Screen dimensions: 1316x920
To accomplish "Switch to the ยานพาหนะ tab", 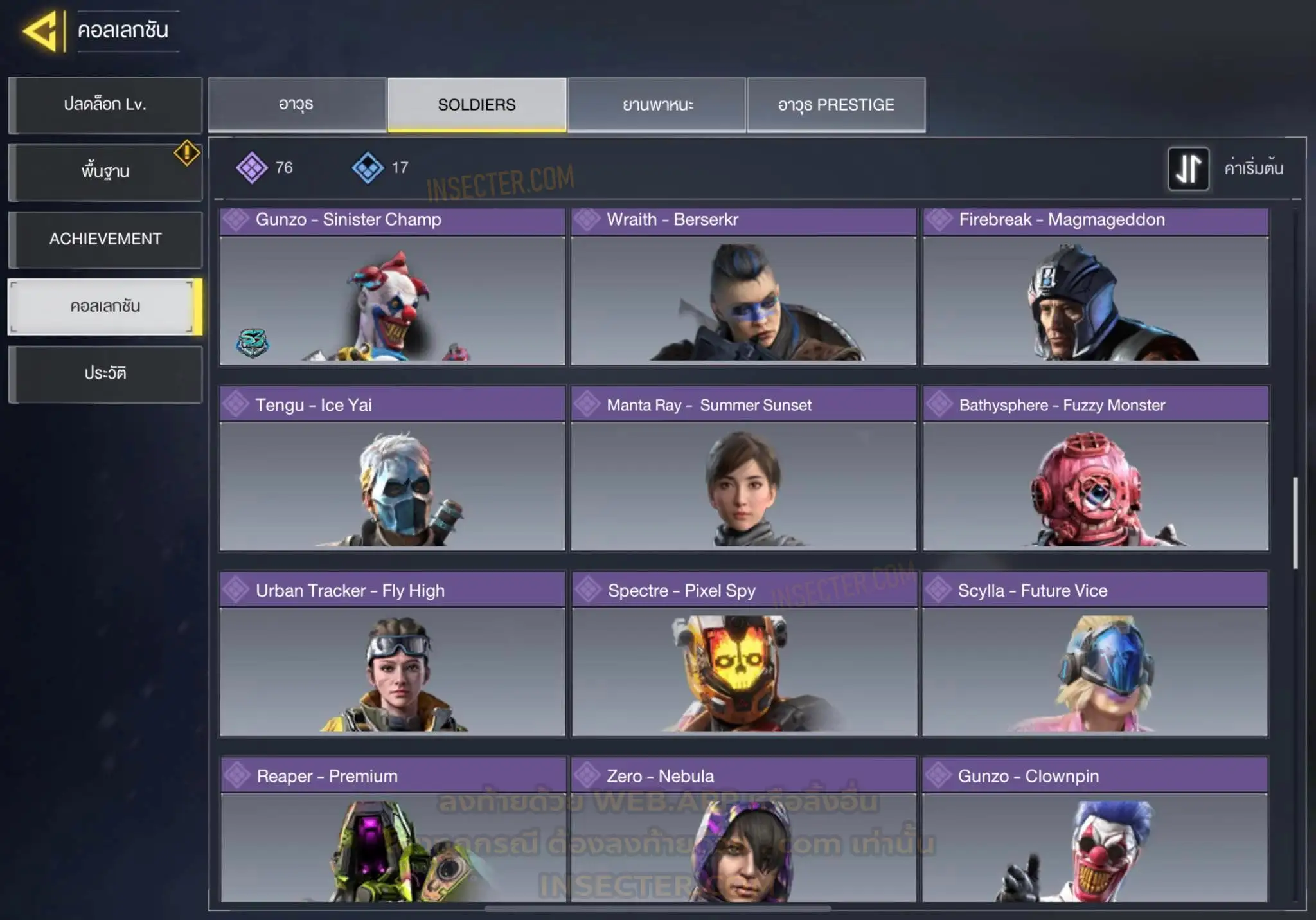I will coord(657,105).
